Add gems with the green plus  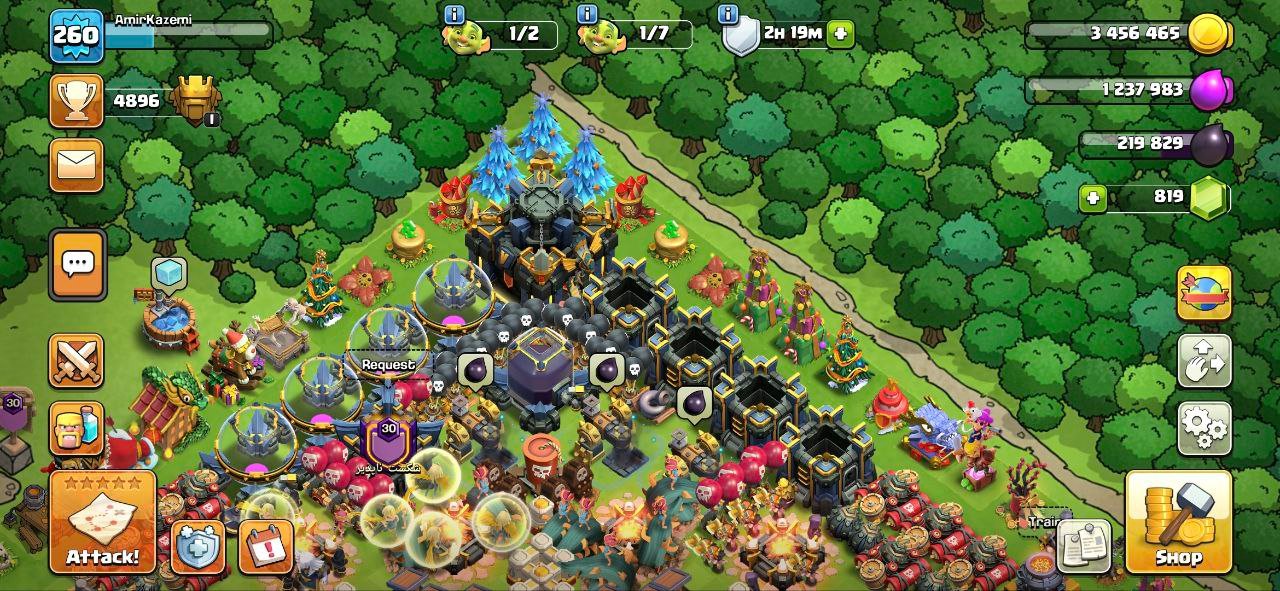(x=1094, y=198)
